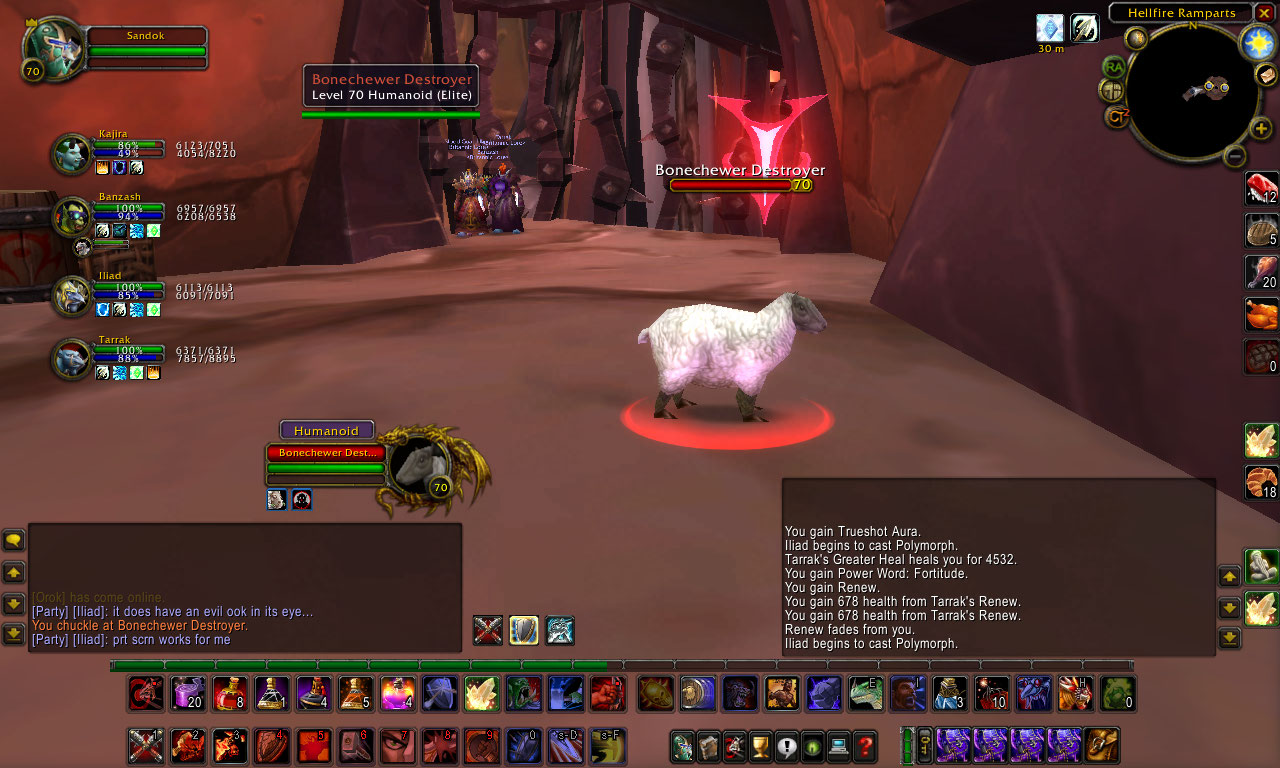Zoom in the minimap with the plus button

[1259, 128]
